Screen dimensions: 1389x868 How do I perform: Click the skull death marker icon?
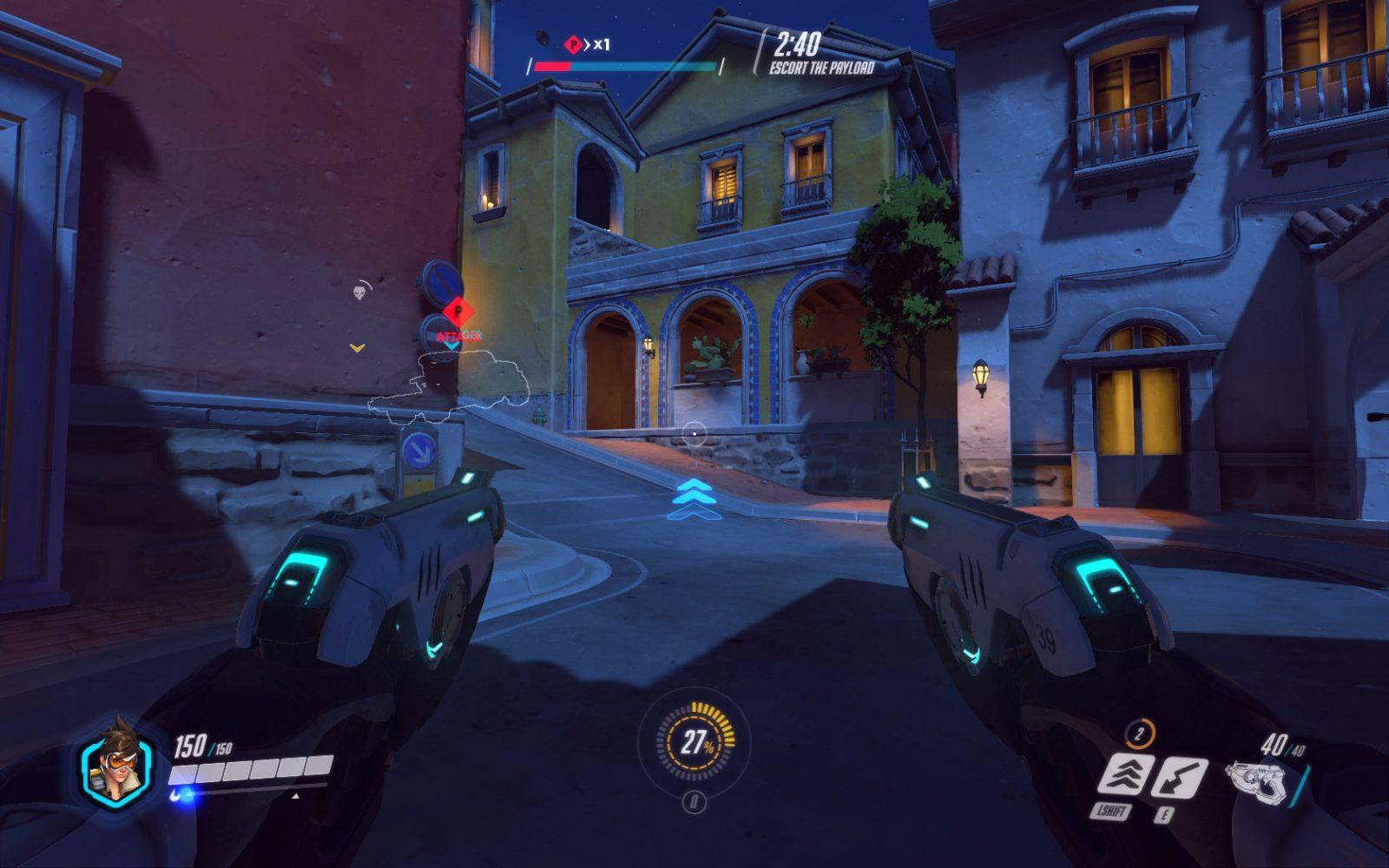[x=359, y=292]
